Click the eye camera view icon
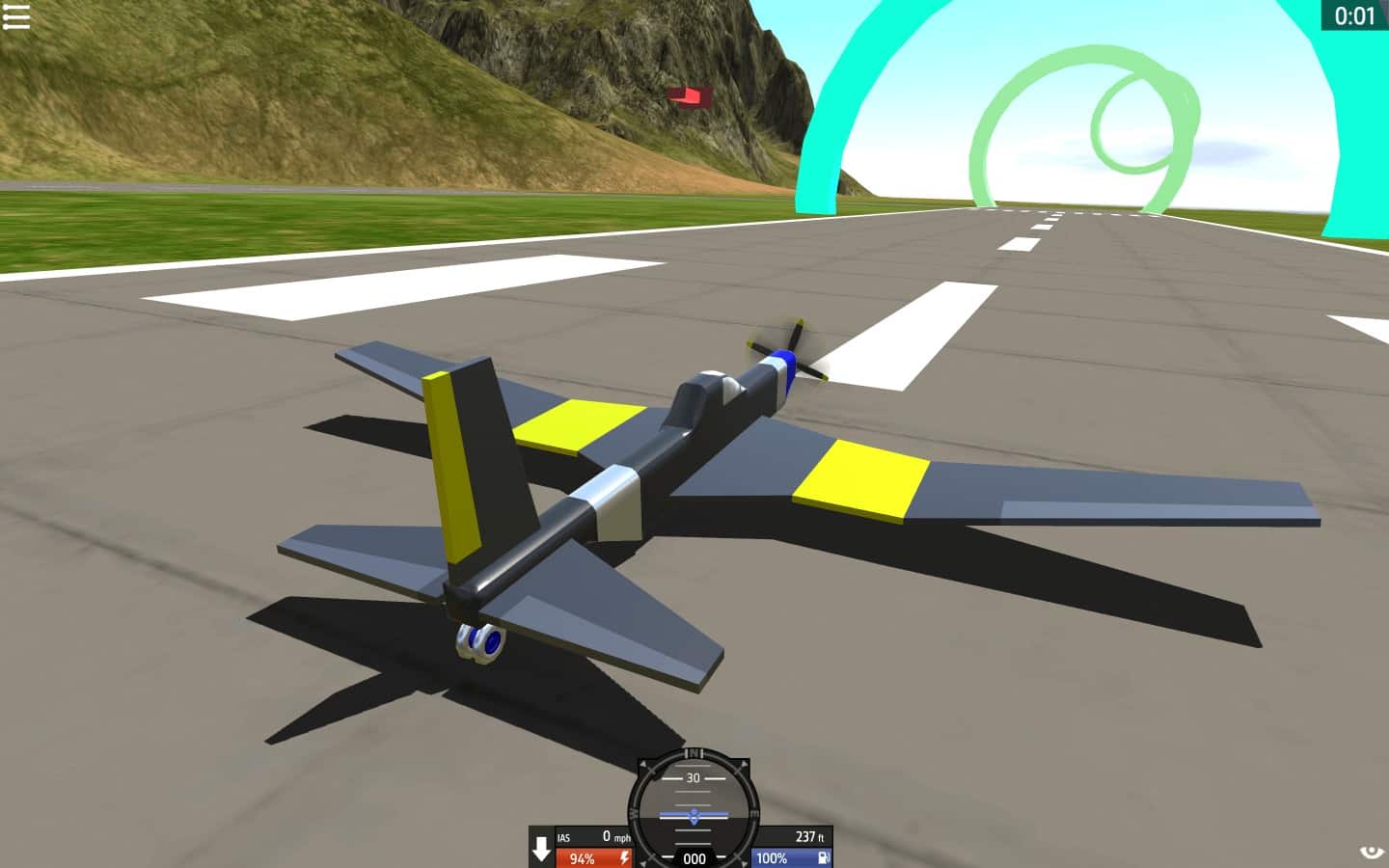 [x=1371, y=851]
